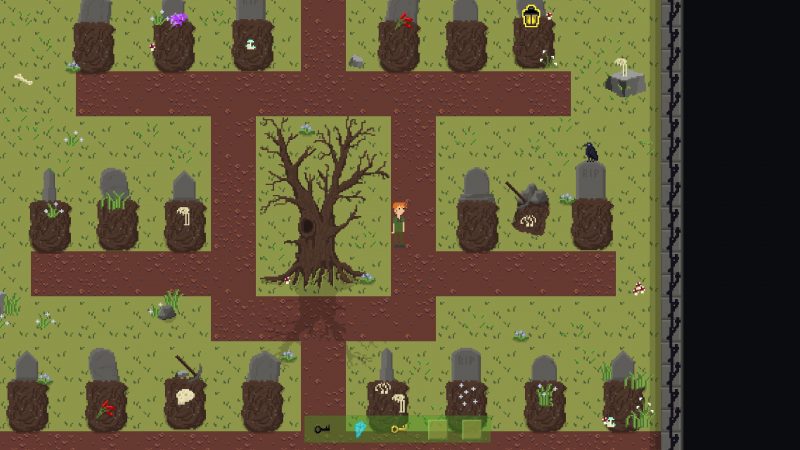Choose the gold key in the inventory bar

click(x=399, y=430)
